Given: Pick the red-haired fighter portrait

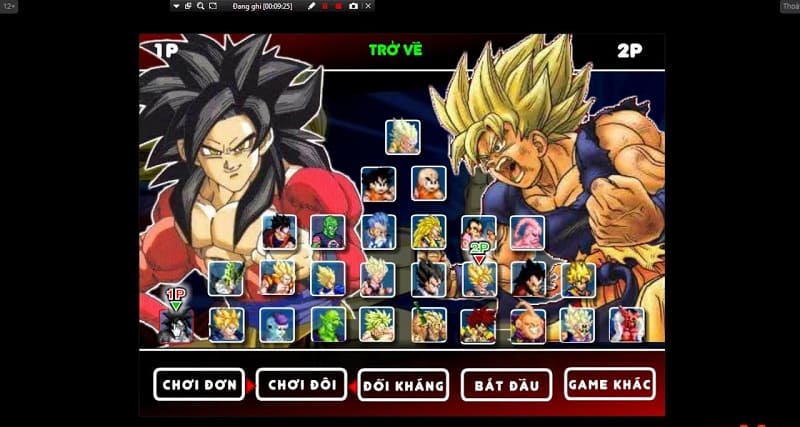Looking at the screenshot, I should click(478, 325).
